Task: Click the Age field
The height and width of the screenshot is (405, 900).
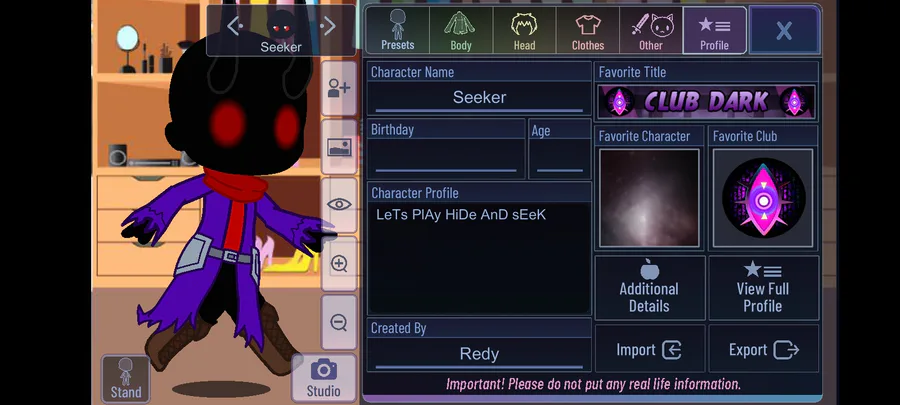Action: [560, 158]
